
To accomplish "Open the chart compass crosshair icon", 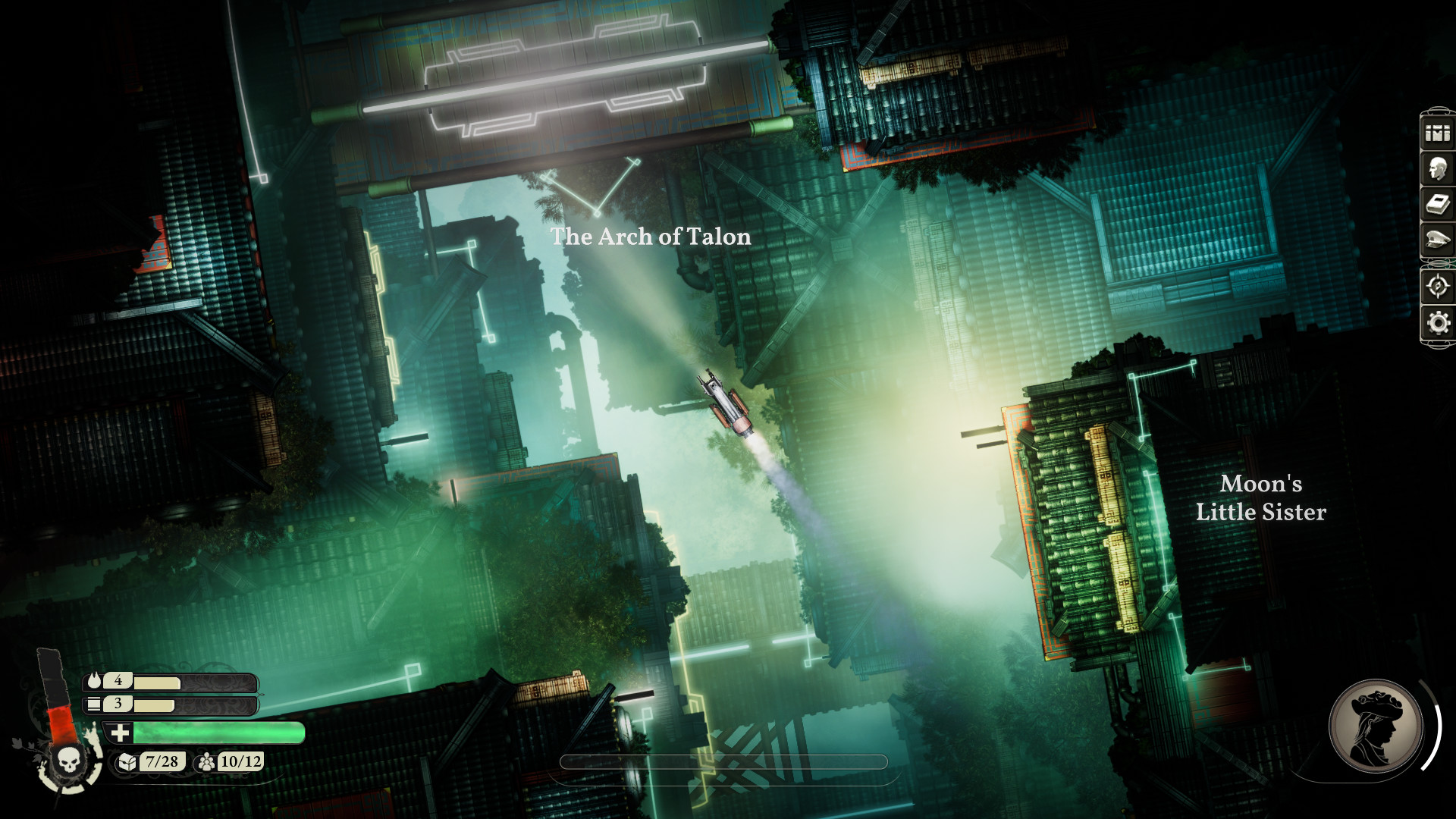I will [1437, 287].
